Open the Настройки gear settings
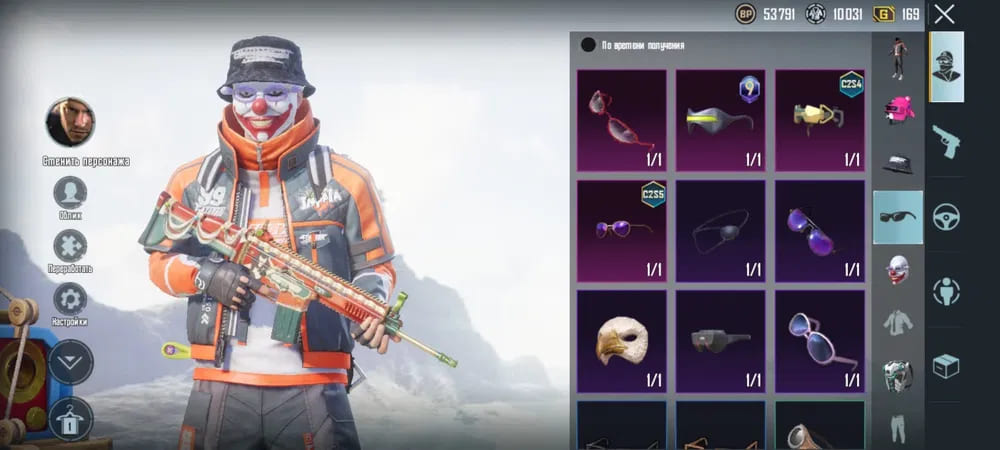 (x=70, y=299)
